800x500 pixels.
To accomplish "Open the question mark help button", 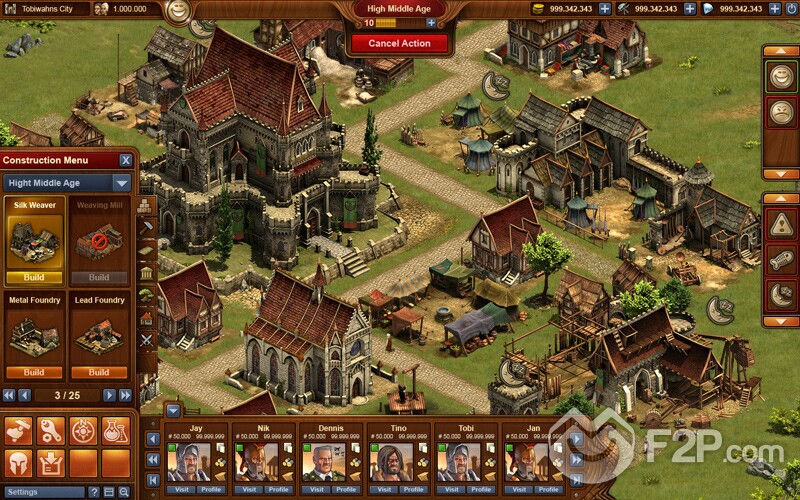I will pyautogui.click(x=95, y=492).
